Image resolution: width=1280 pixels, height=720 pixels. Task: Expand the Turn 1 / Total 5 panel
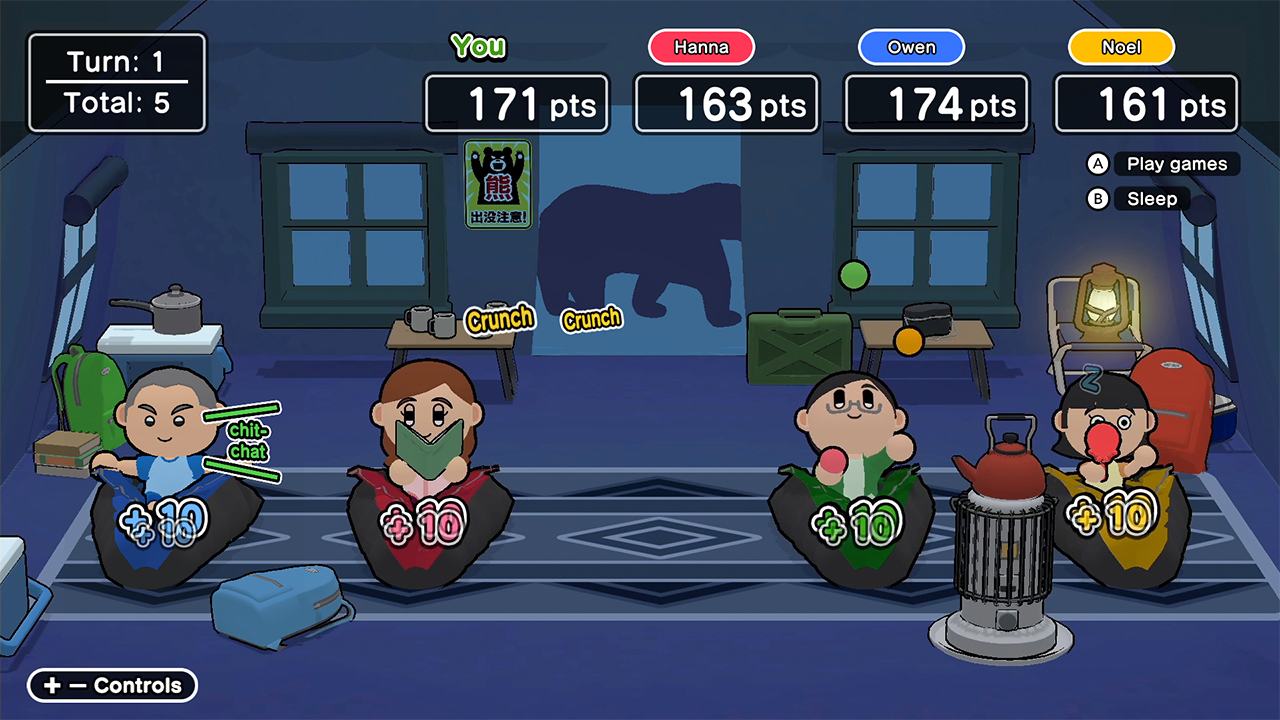(x=117, y=82)
